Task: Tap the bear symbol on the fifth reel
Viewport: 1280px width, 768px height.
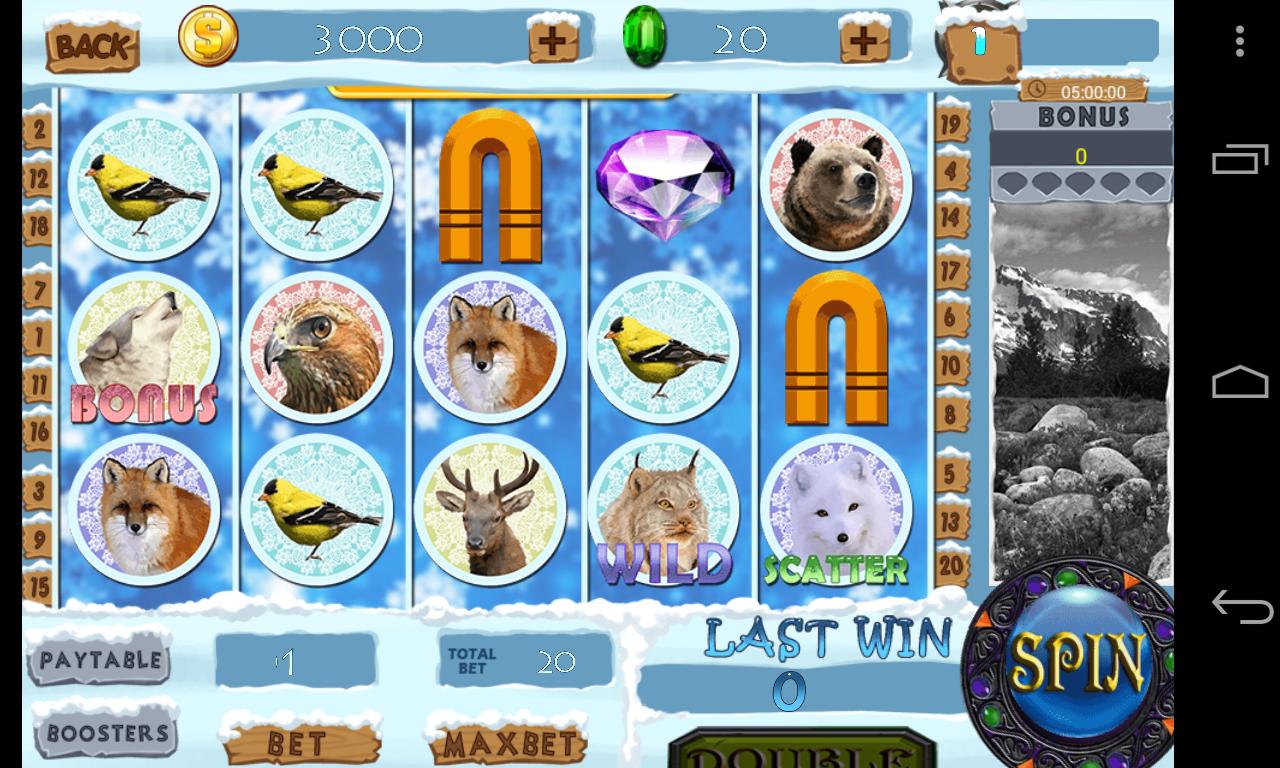Action: point(836,185)
